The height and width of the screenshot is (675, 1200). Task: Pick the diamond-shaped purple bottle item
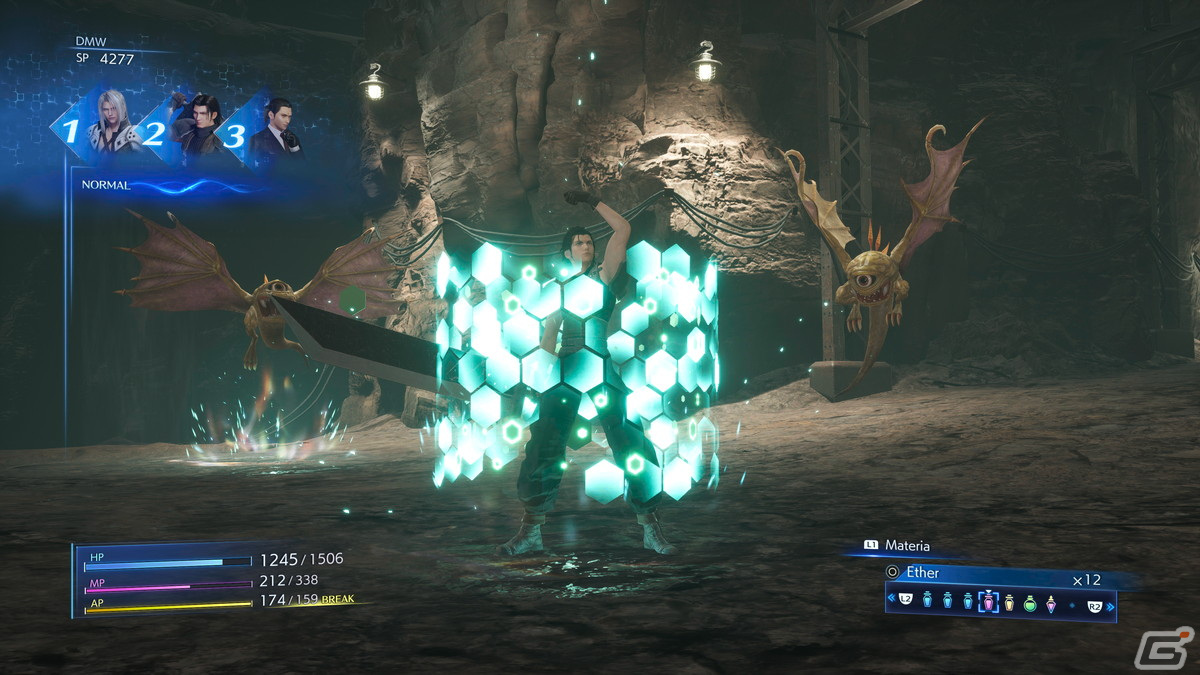(x=1051, y=604)
